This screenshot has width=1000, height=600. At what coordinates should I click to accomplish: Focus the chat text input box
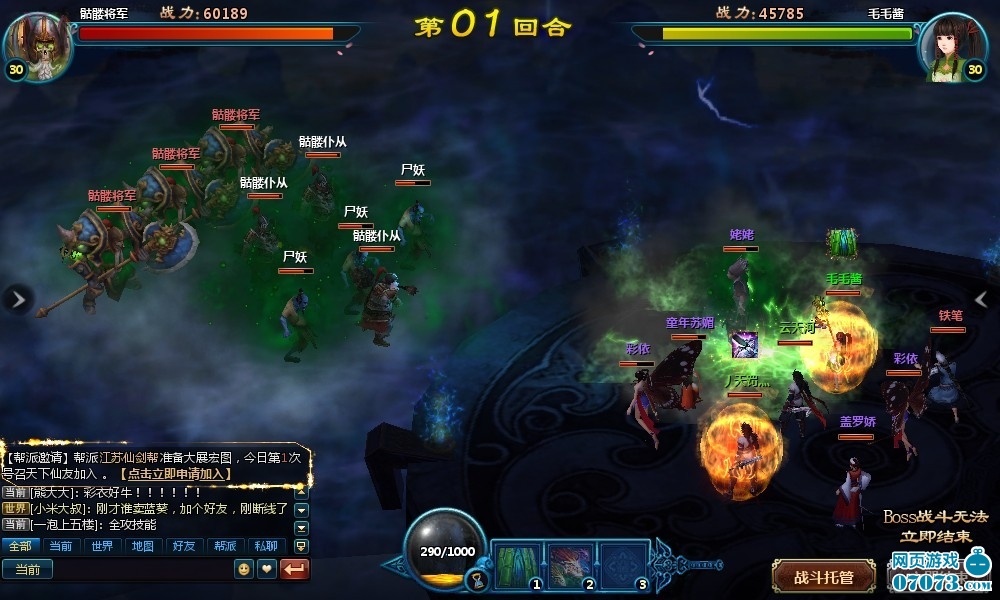point(140,569)
